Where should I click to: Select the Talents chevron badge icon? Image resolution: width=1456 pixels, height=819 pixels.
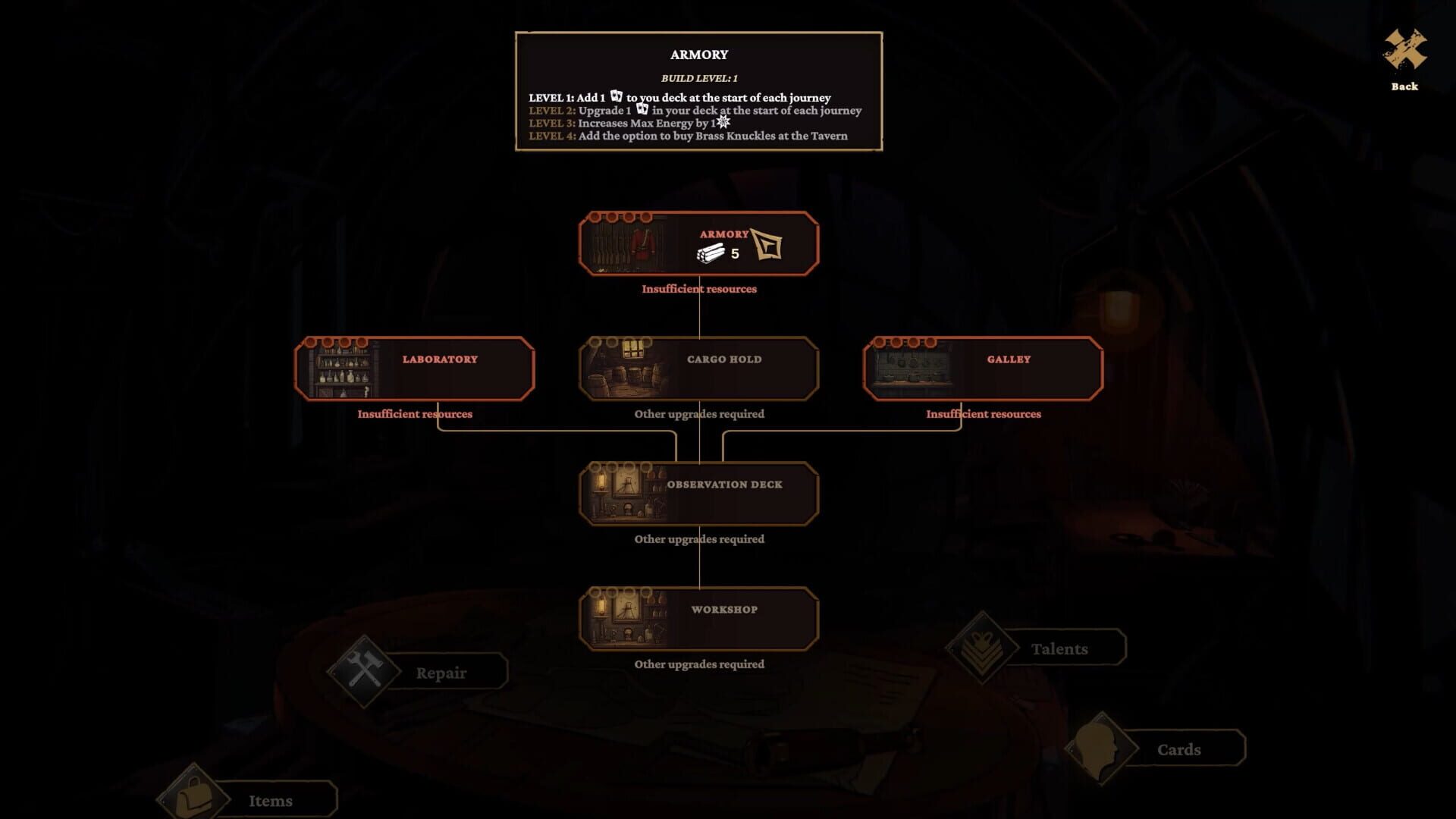(983, 647)
